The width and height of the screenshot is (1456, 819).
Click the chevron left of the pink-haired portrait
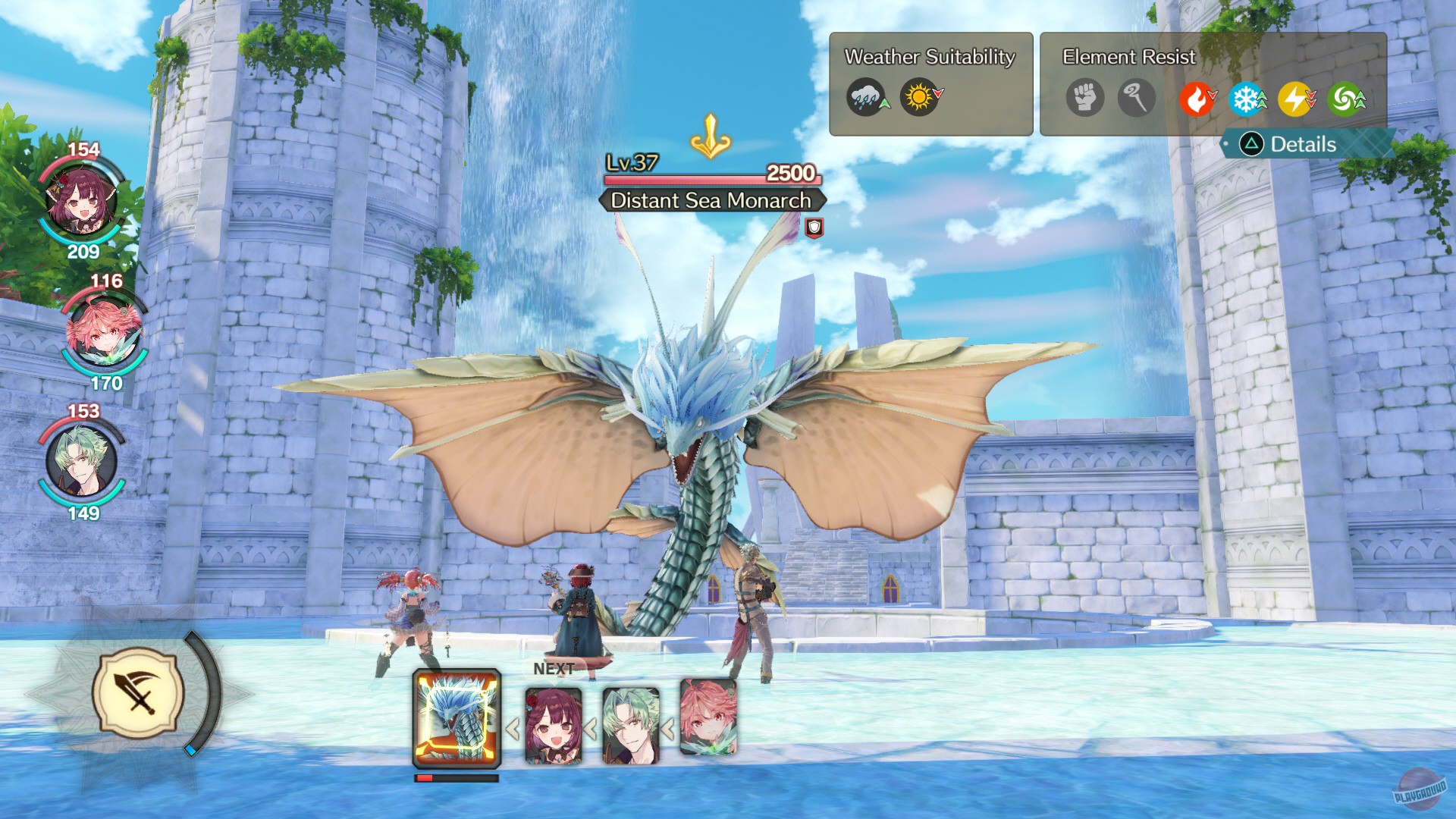click(668, 730)
